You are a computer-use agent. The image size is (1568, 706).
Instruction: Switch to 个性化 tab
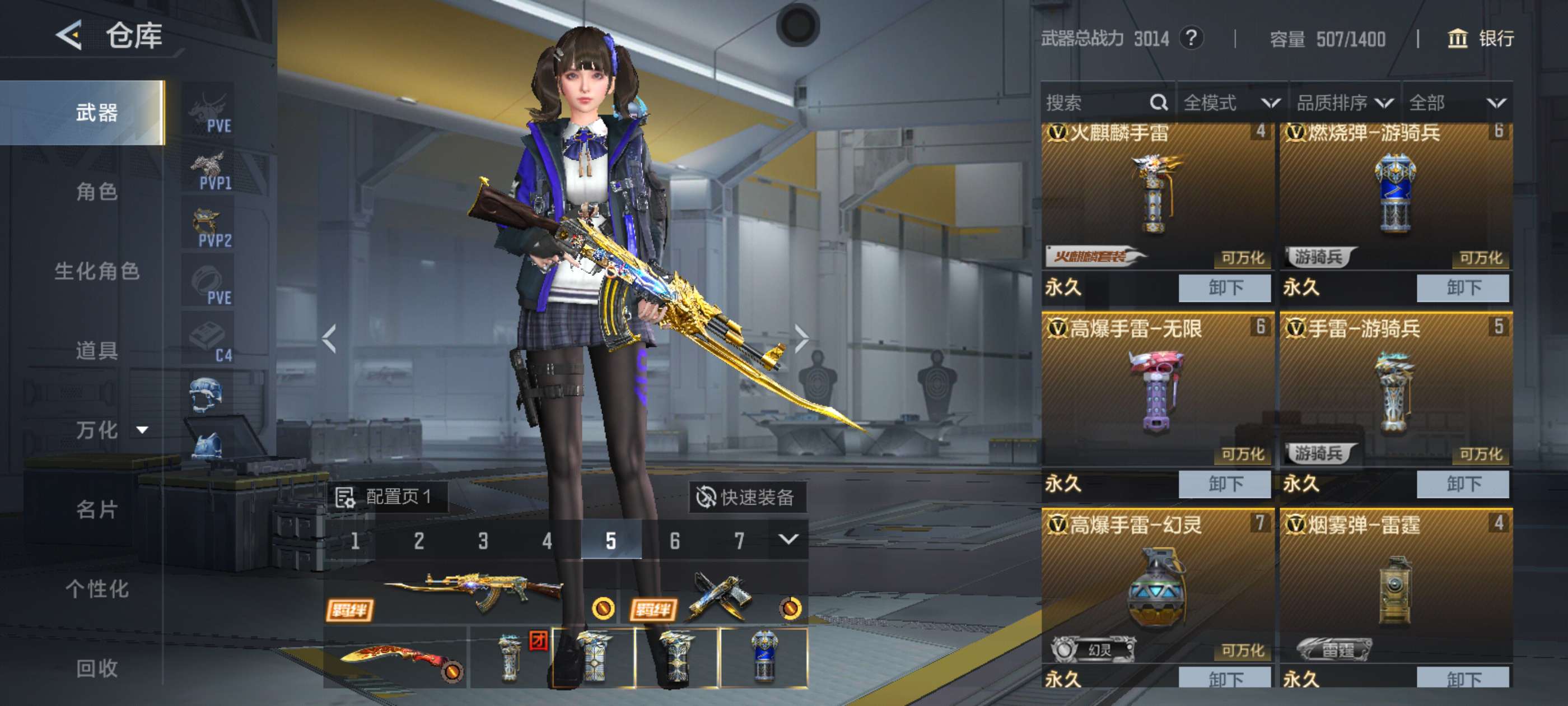(x=97, y=588)
